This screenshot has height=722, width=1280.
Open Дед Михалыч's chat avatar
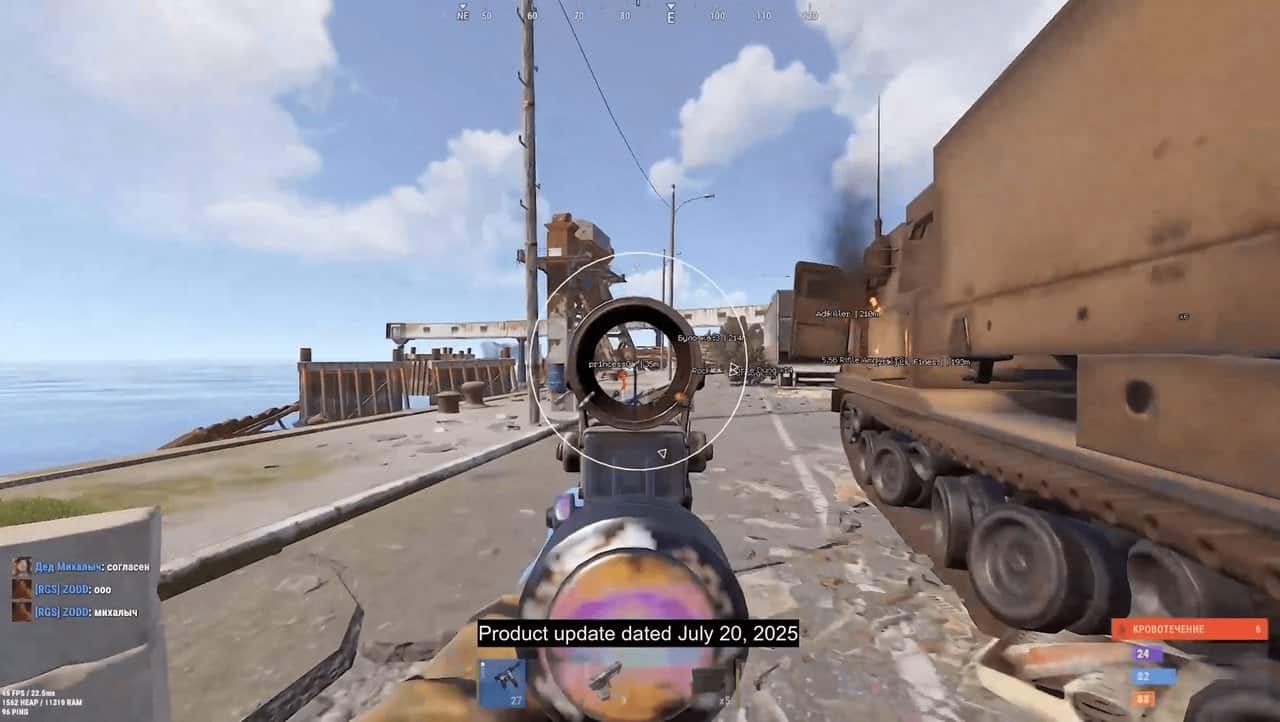point(21,567)
